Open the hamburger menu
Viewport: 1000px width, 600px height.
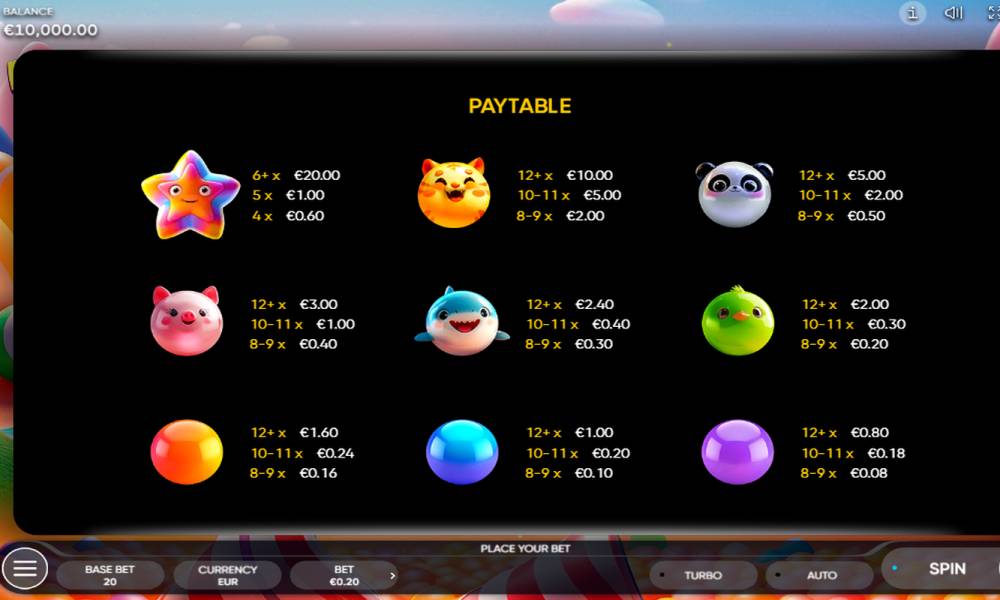[x=25, y=569]
